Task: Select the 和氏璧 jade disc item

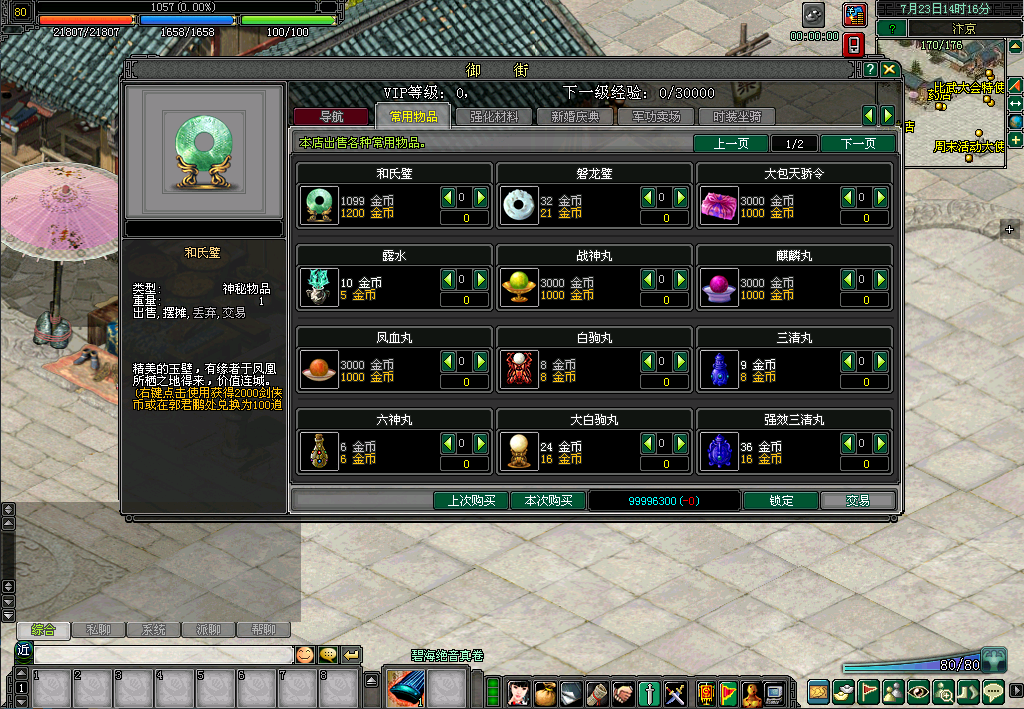Action: coord(319,206)
